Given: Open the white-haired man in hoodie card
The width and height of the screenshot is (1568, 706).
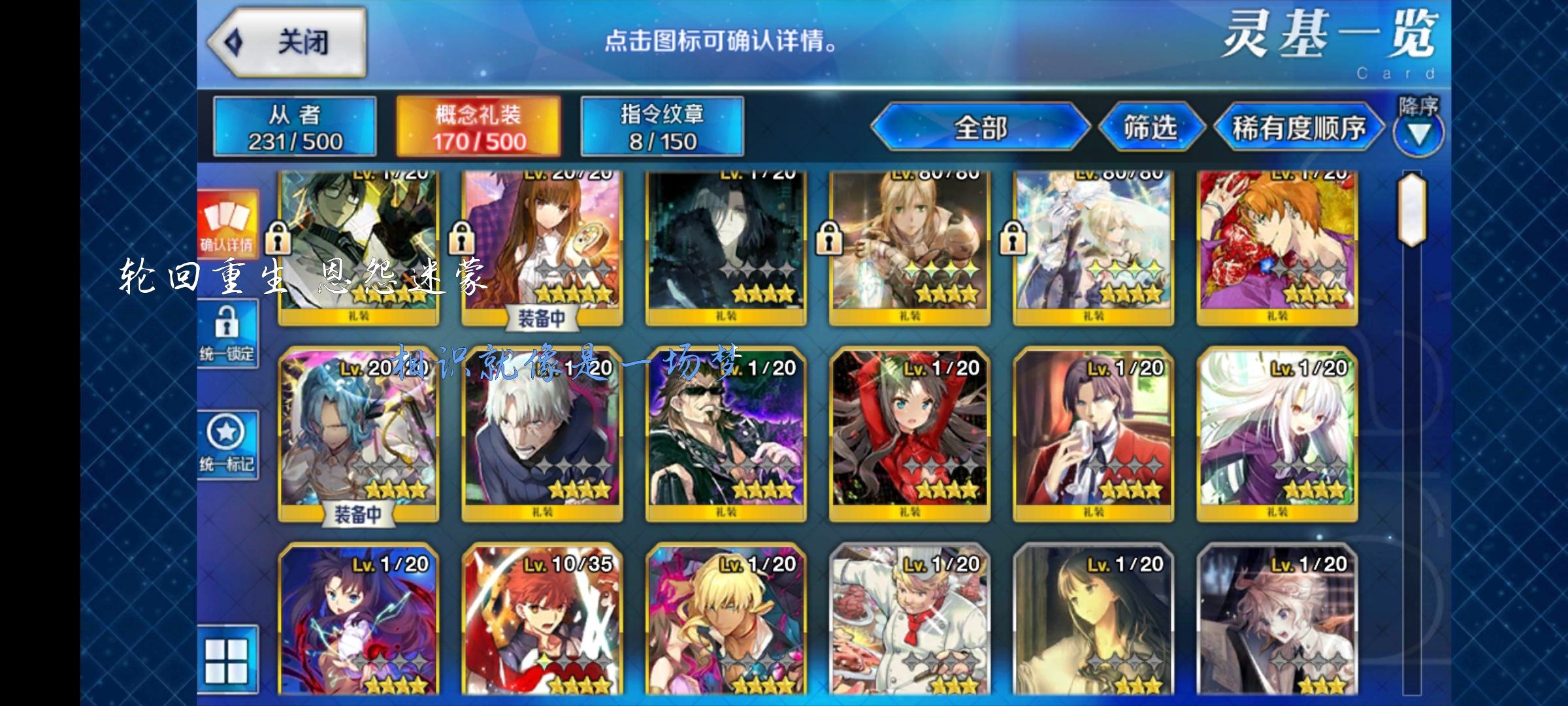Looking at the screenshot, I should tap(542, 431).
